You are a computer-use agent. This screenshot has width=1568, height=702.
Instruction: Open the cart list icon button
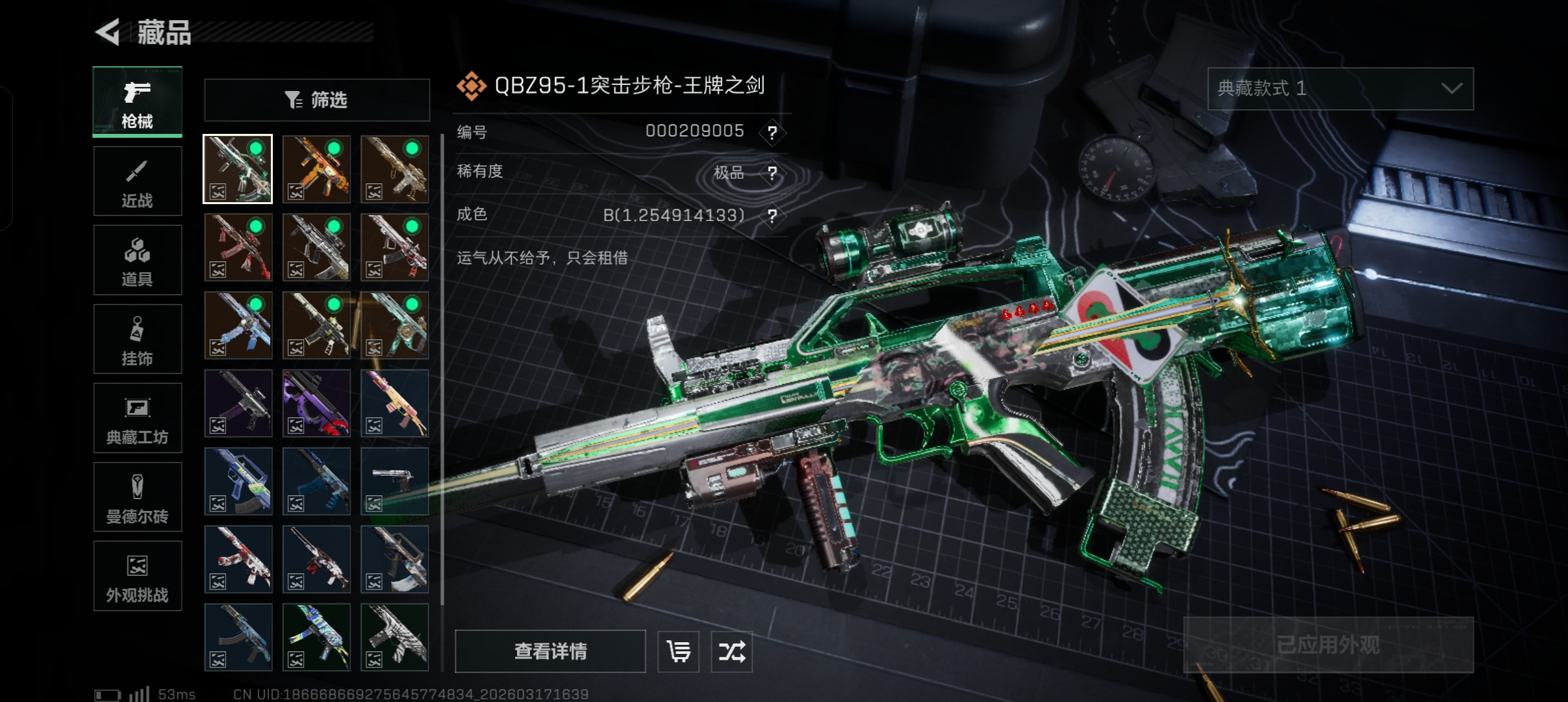[x=678, y=651]
